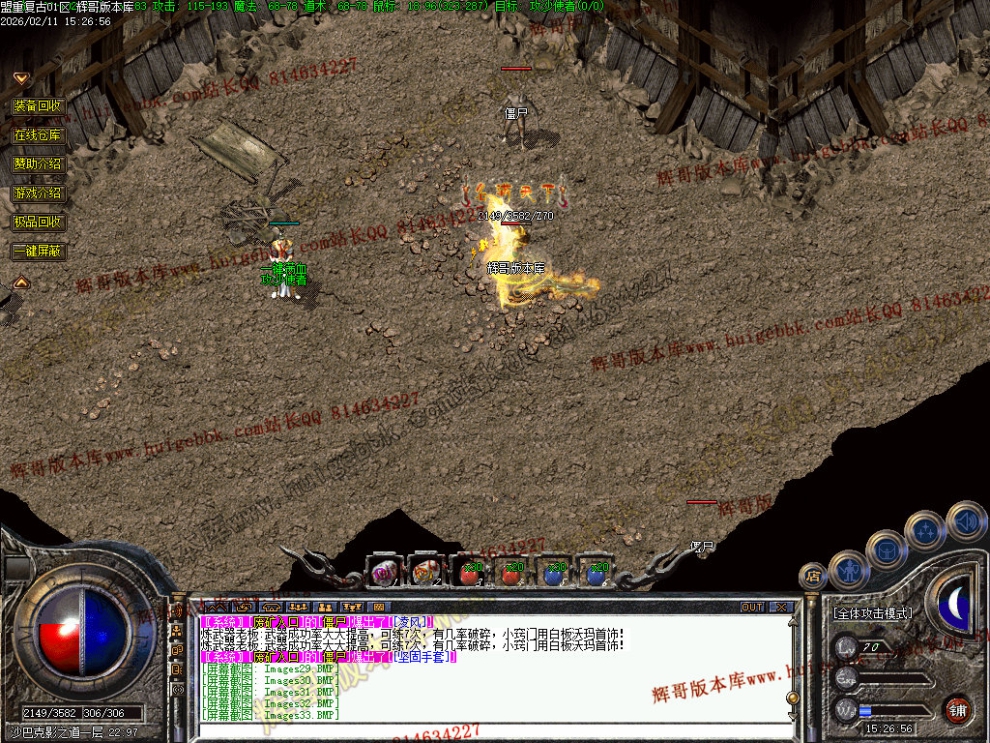Click the red 铺 stall button

tap(959, 708)
